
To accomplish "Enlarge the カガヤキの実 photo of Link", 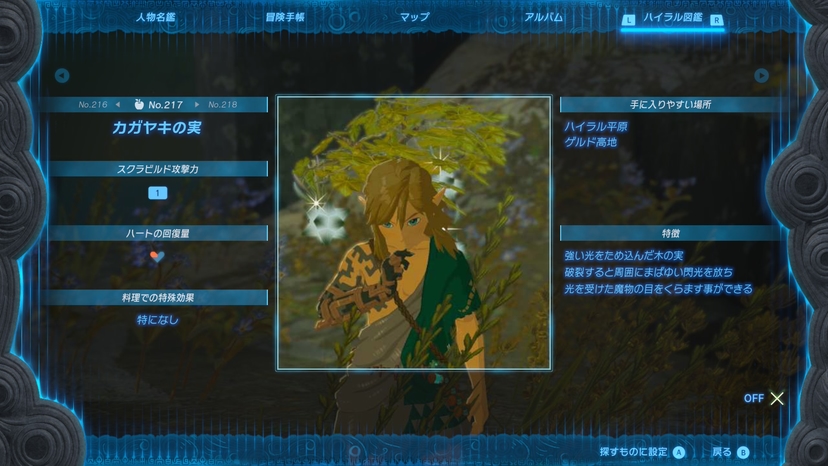I will (413, 233).
